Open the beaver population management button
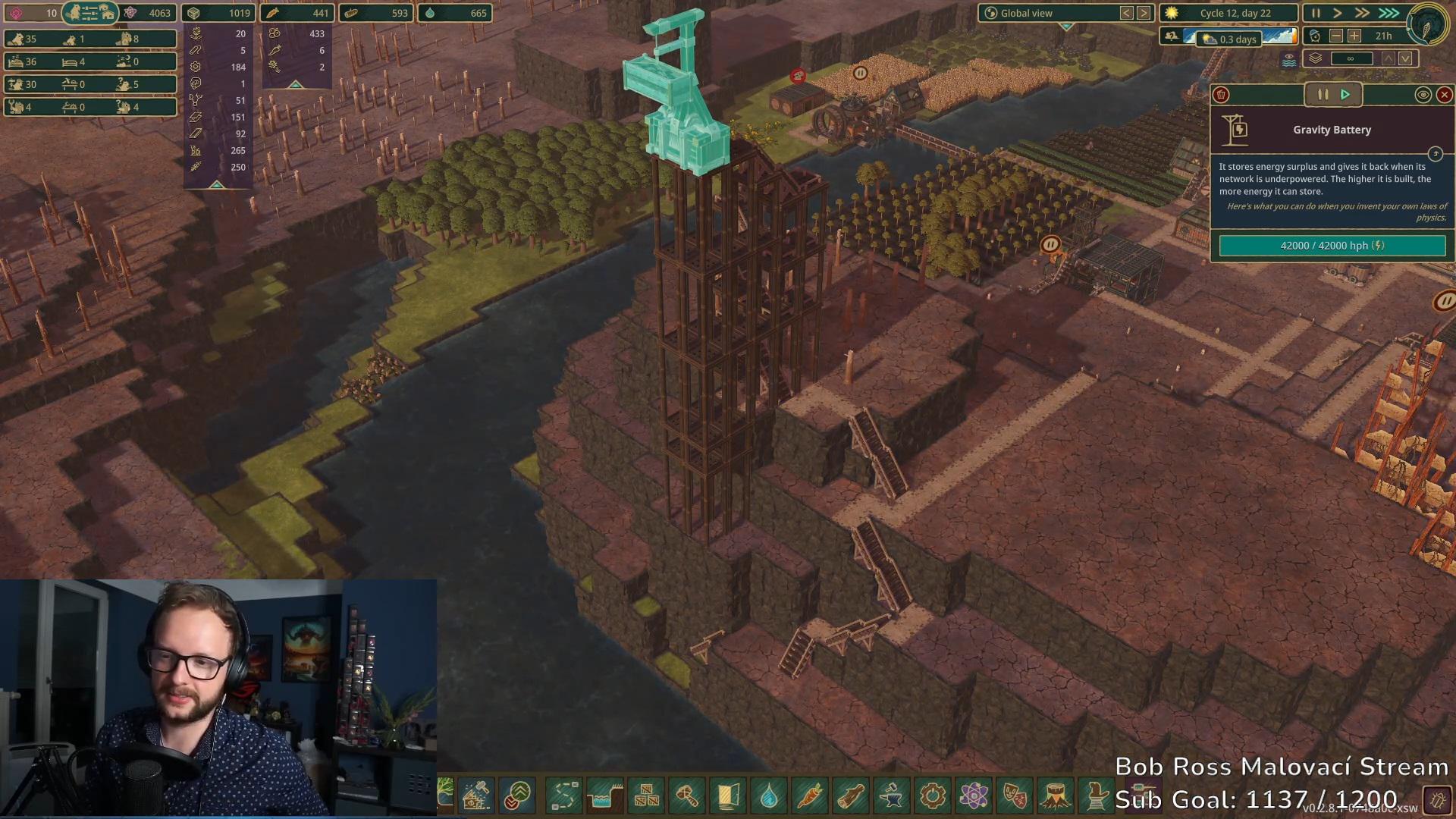Viewport: 1456px width, 819px height. tap(90, 13)
